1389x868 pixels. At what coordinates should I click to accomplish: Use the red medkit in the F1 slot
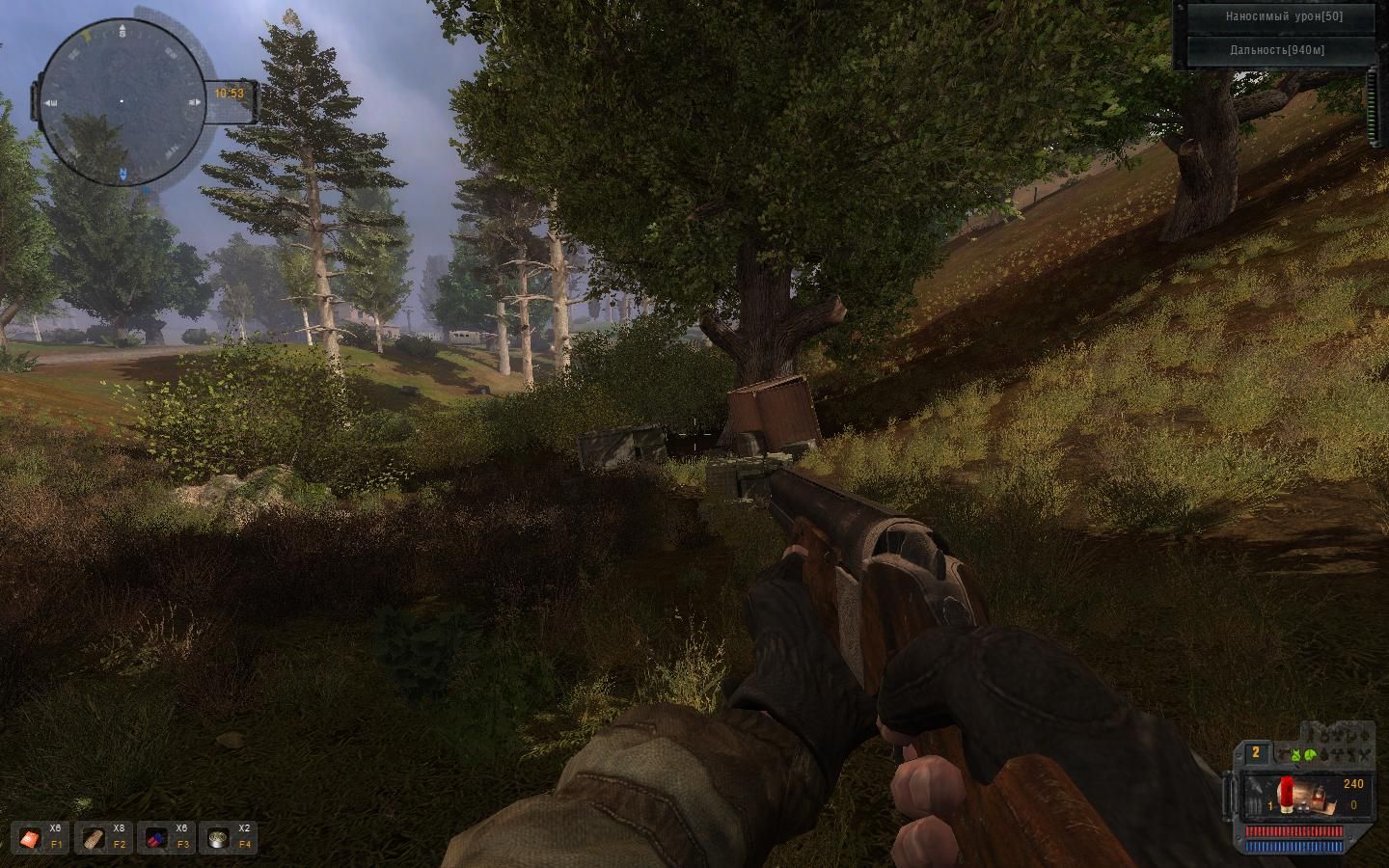click(30, 838)
